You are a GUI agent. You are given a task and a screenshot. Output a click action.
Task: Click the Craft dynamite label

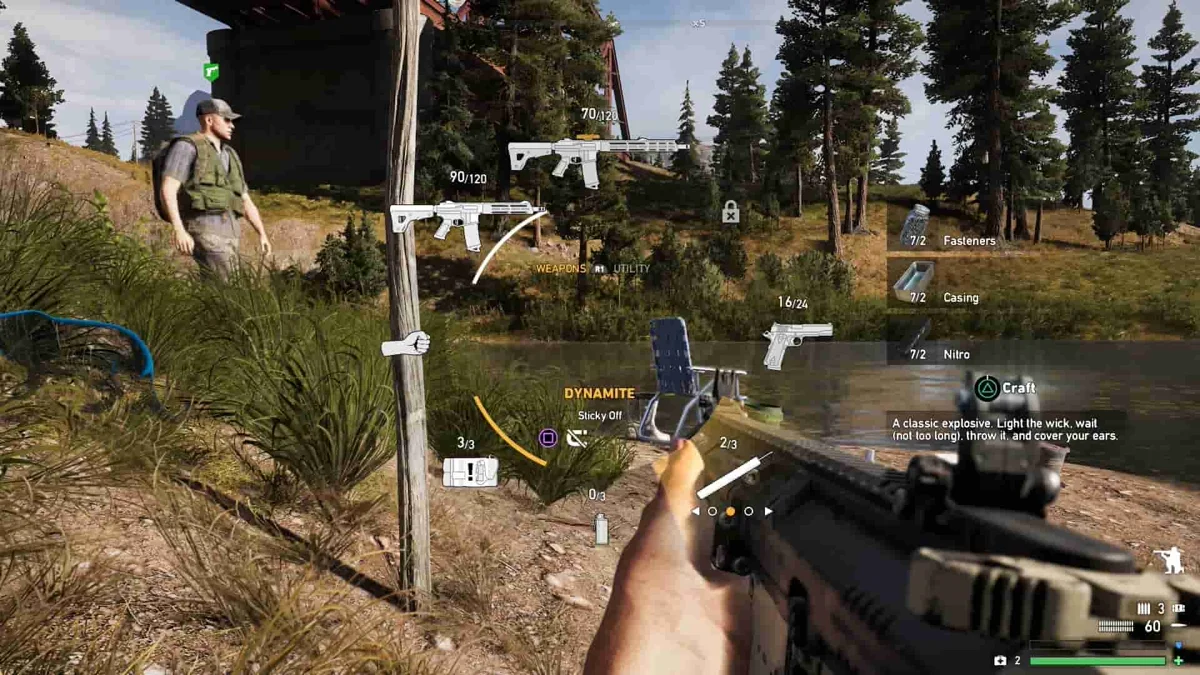pos(1006,388)
